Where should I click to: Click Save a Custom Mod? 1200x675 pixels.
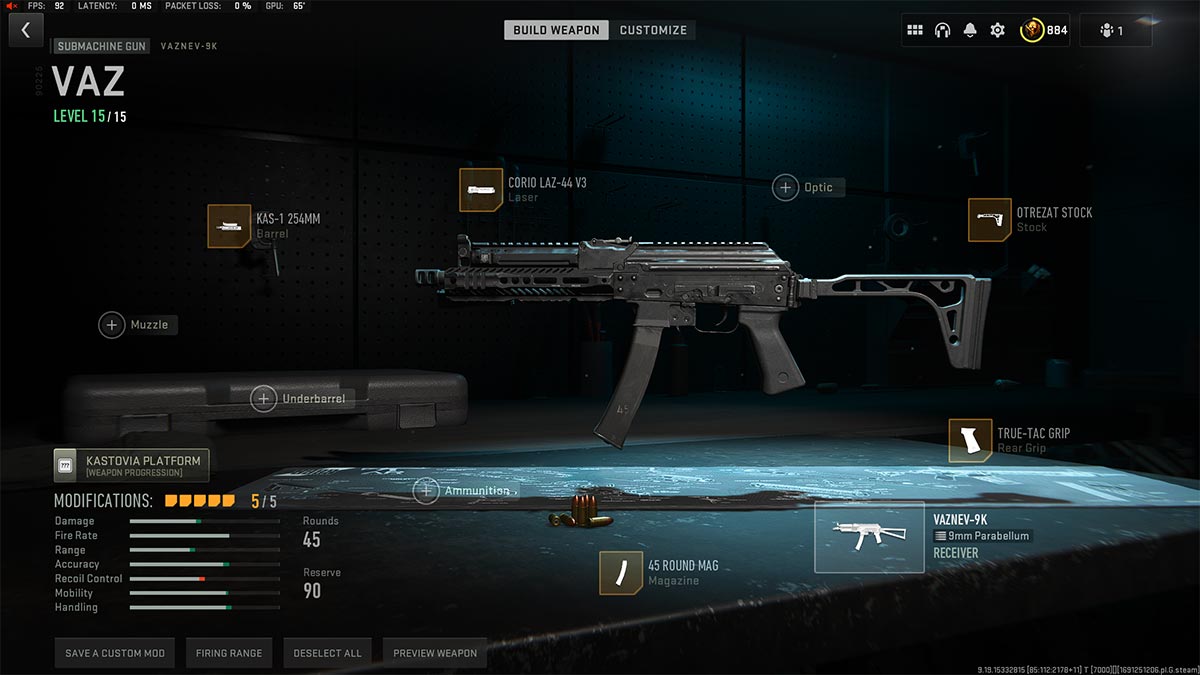115,653
